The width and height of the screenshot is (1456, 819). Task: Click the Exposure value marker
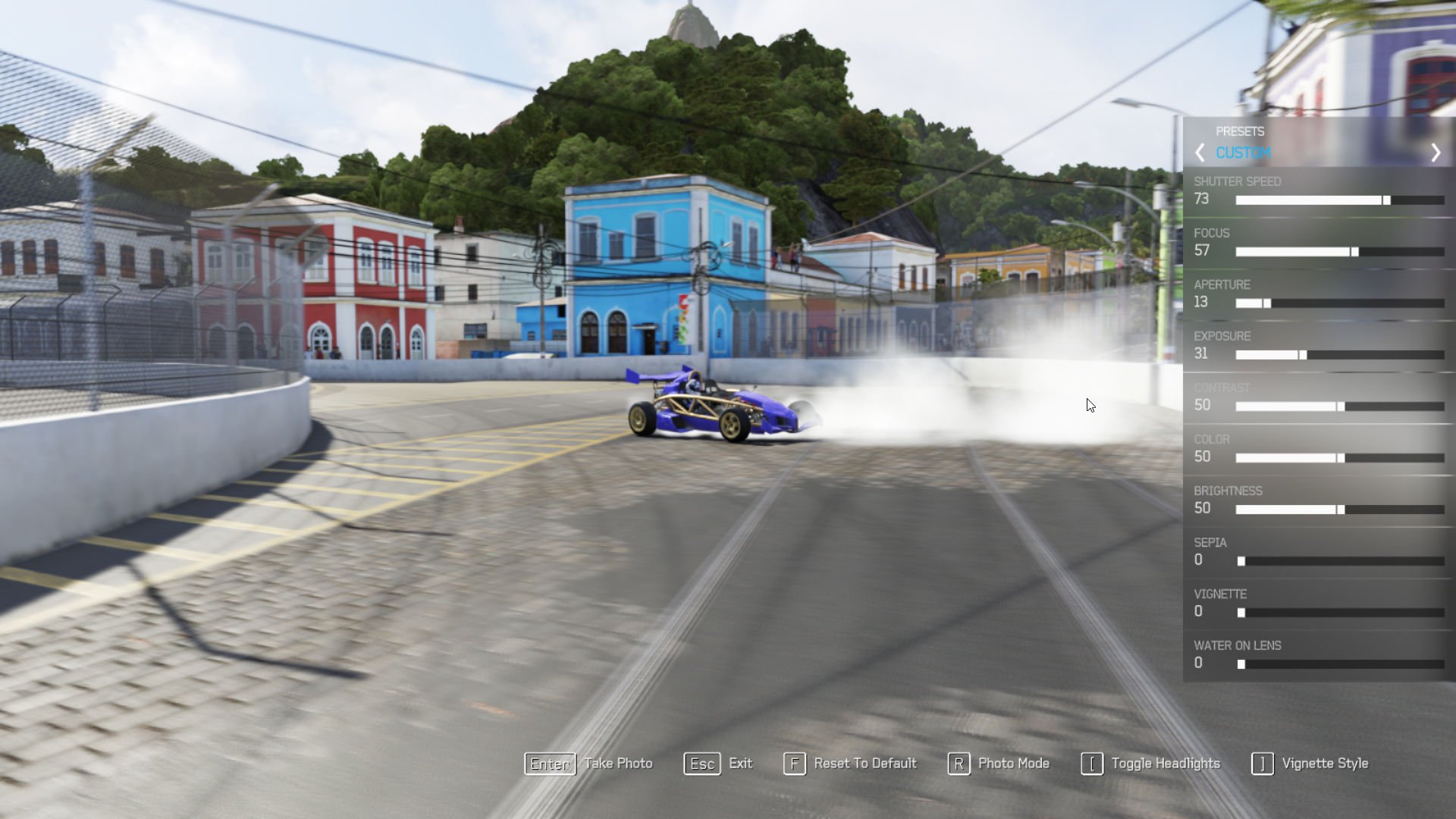(1303, 354)
